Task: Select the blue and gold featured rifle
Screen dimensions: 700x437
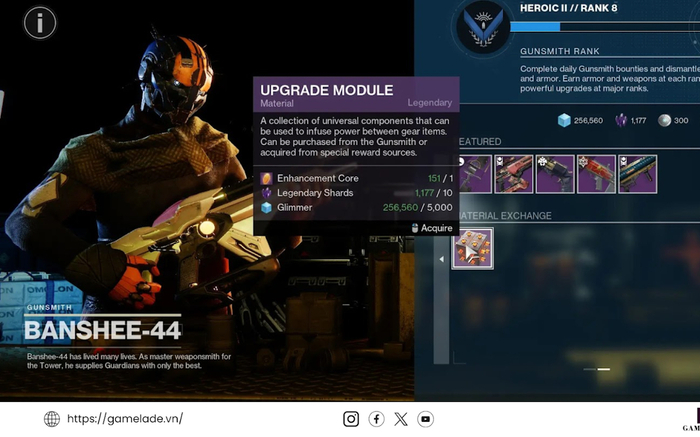Action: coord(637,173)
